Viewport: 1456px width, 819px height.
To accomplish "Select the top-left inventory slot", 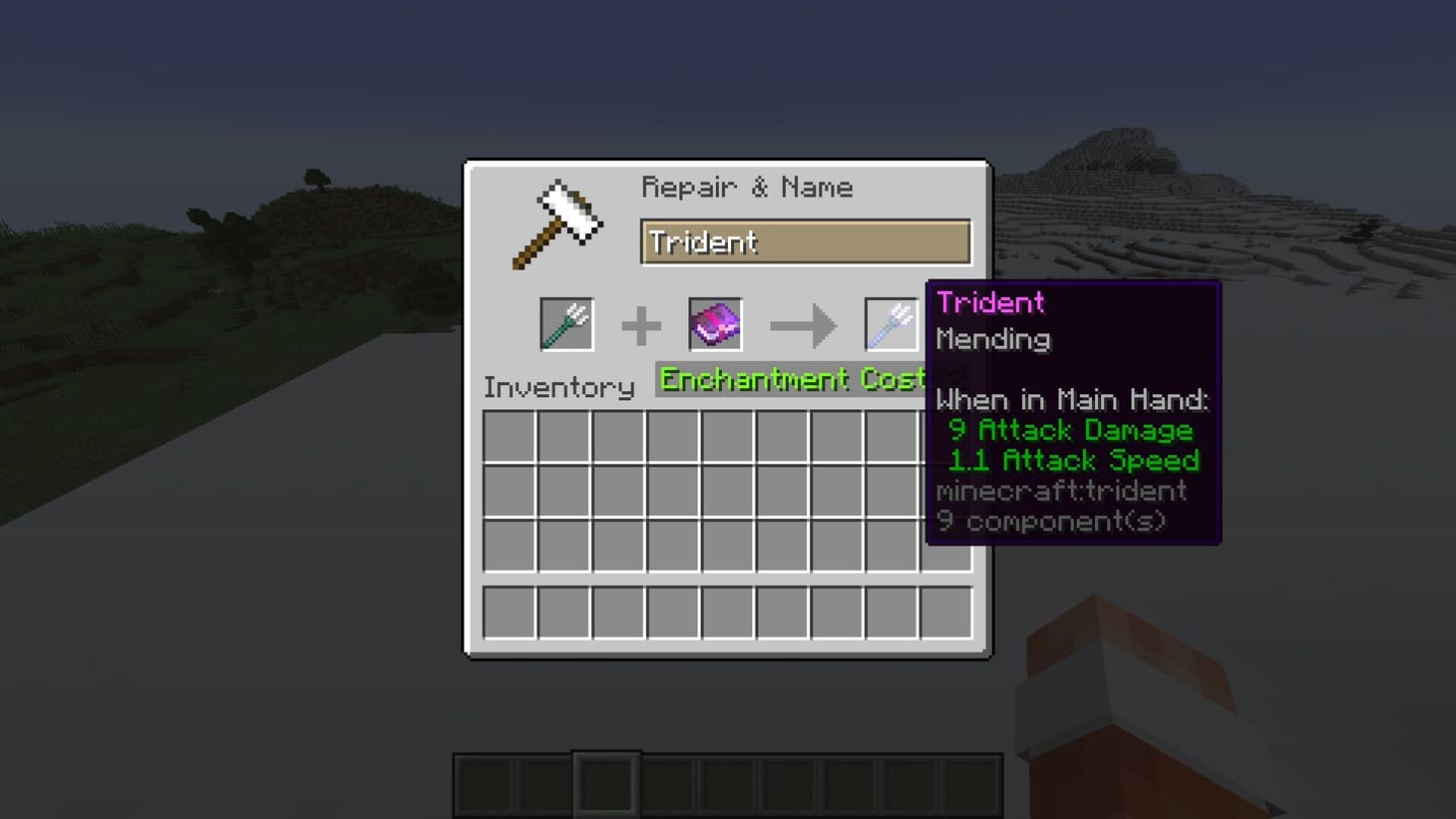I will (509, 436).
